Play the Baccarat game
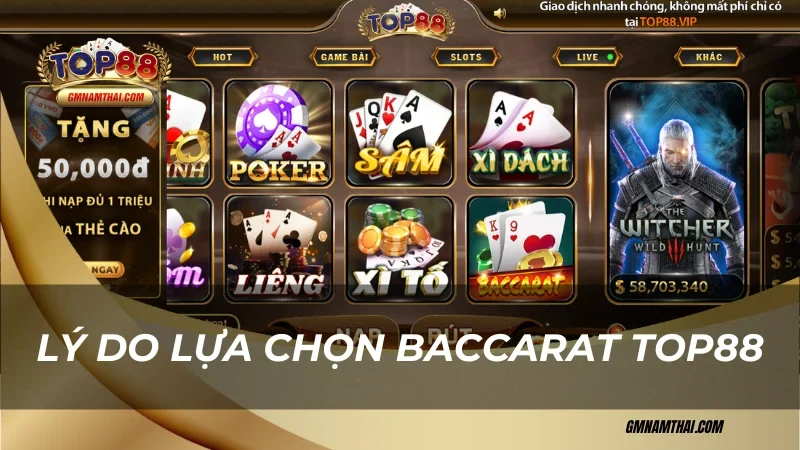800x450 pixels. [521, 248]
